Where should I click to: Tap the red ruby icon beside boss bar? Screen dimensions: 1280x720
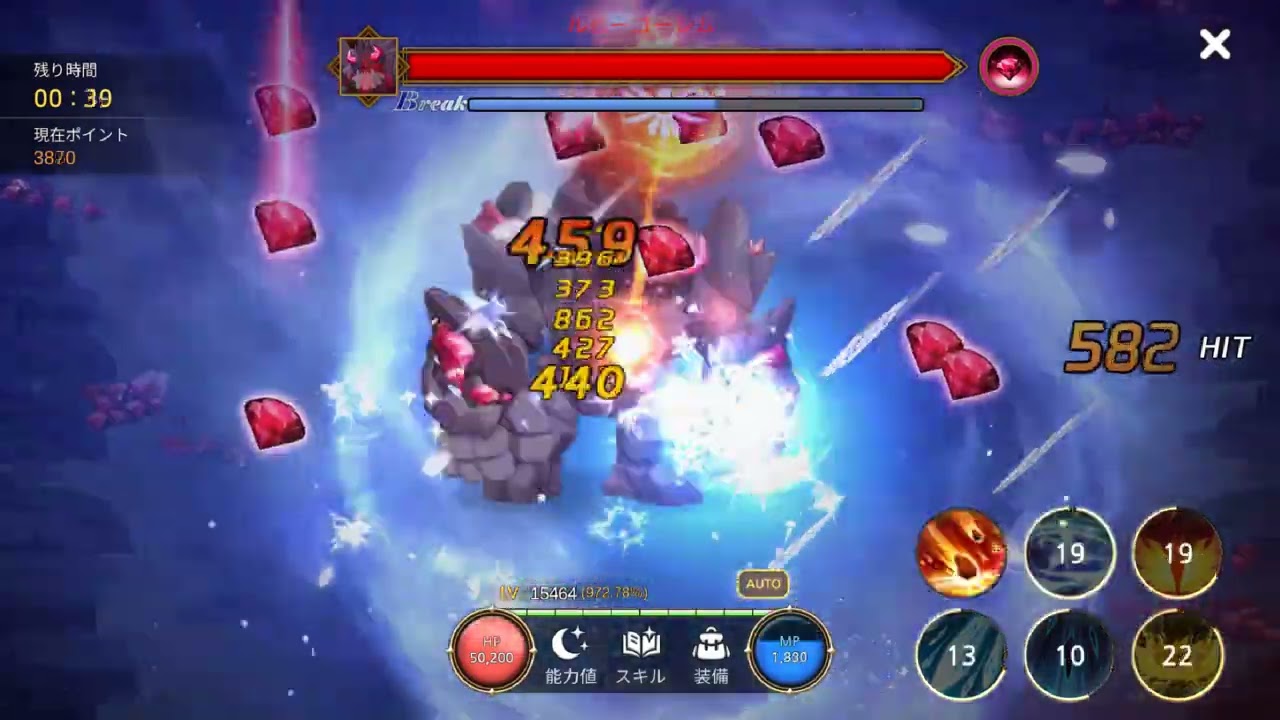pos(1008,67)
